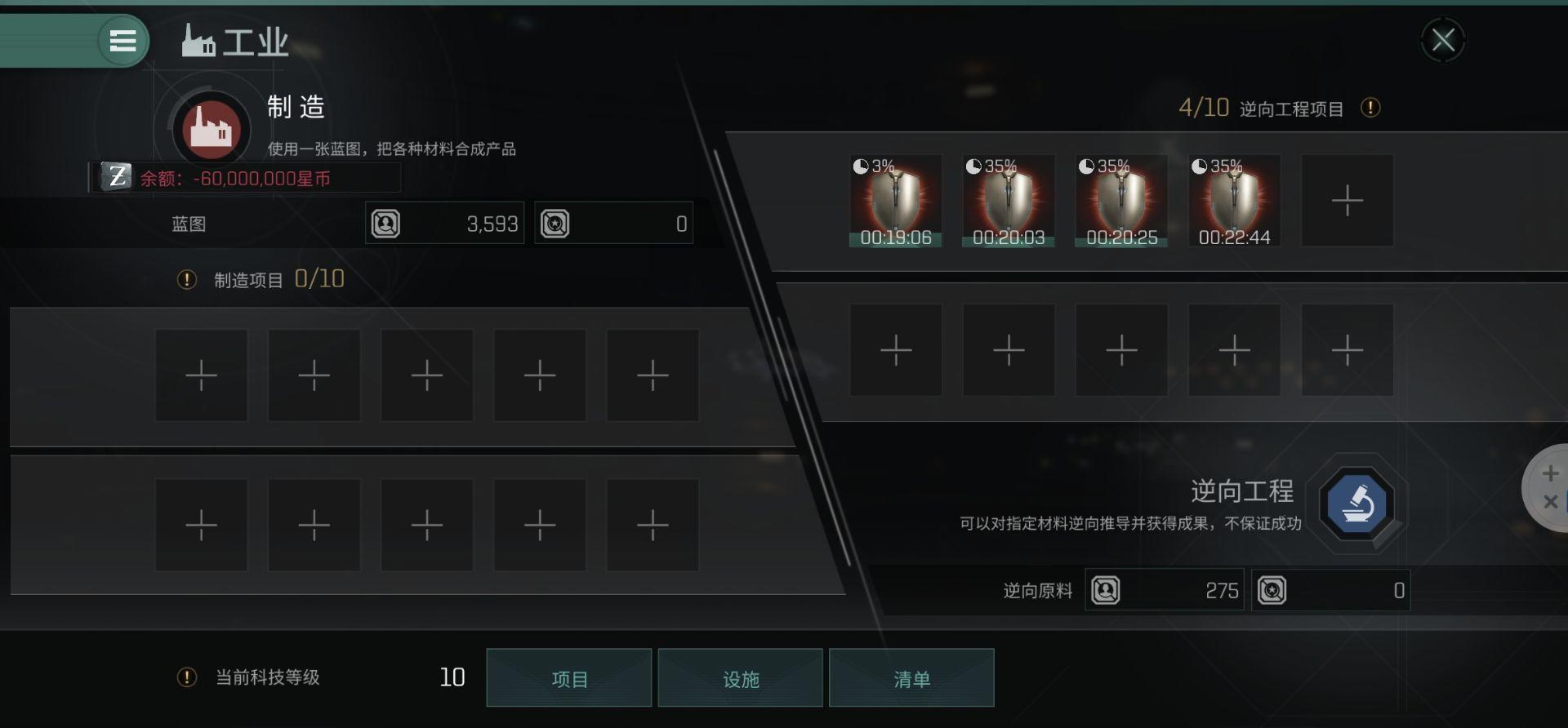
Task: Toggle the personal filter beside 逆向原料
Action: point(1107,590)
